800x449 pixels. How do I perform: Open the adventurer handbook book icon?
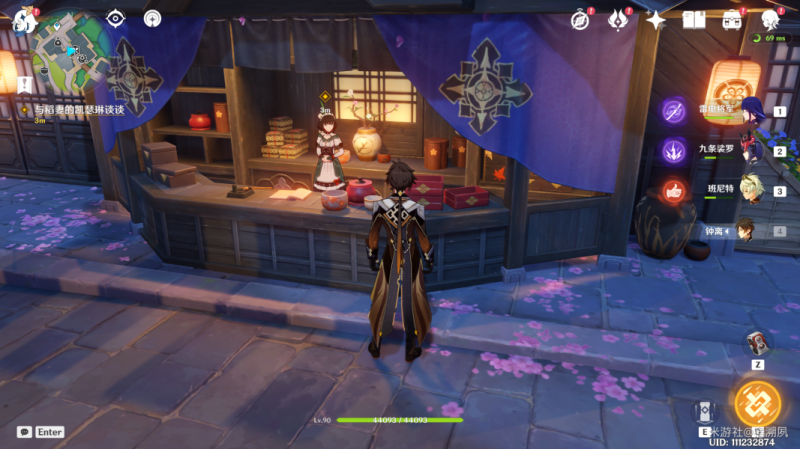pyautogui.click(x=694, y=19)
